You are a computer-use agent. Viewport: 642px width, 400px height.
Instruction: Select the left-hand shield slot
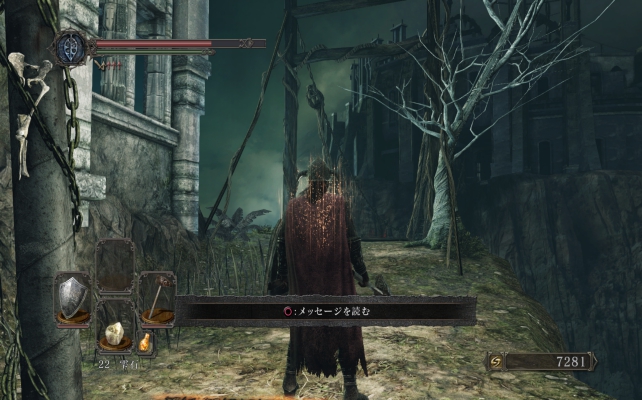pos(72,296)
